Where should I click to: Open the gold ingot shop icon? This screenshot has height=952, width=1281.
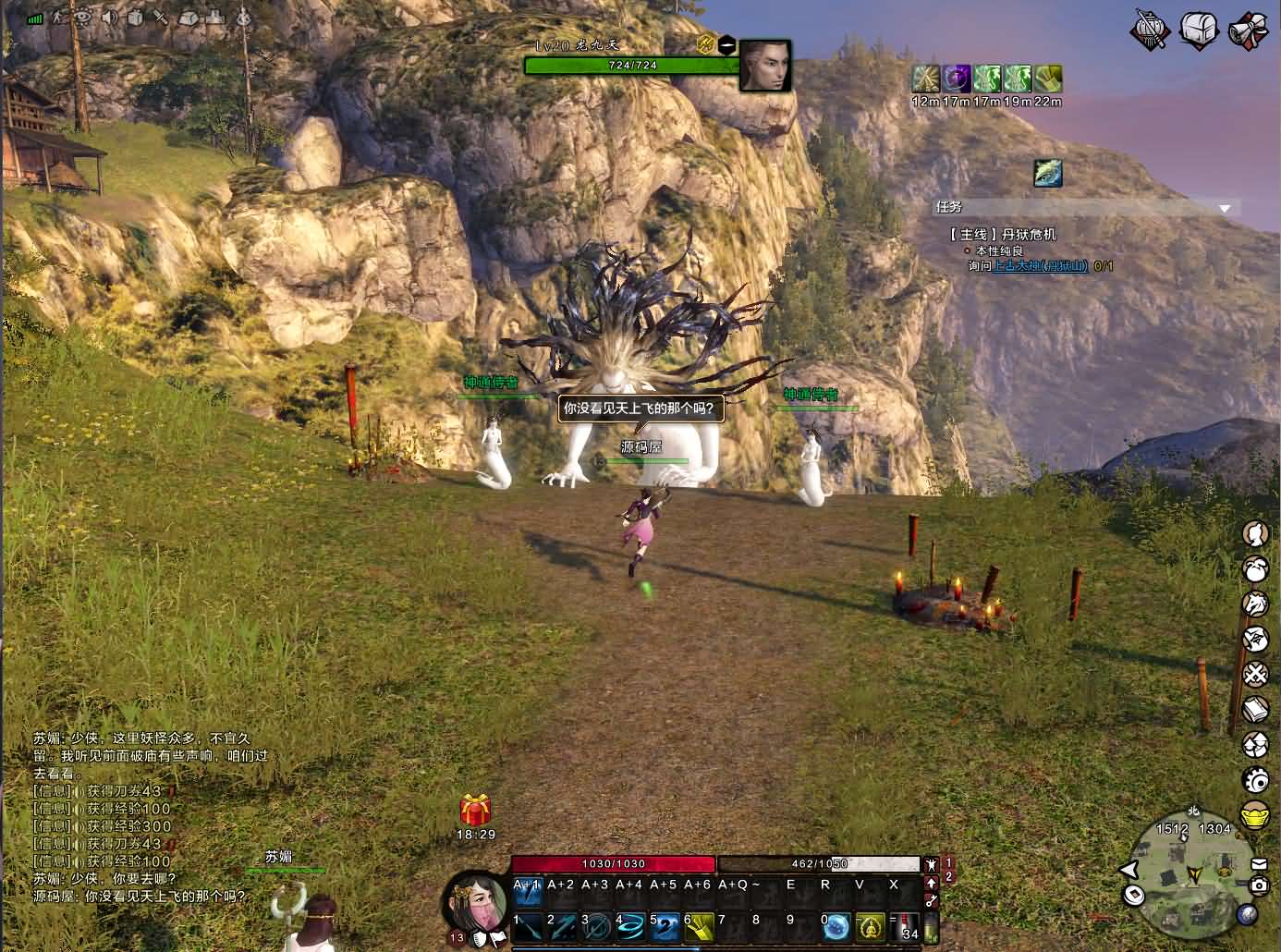[x=1255, y=816]
